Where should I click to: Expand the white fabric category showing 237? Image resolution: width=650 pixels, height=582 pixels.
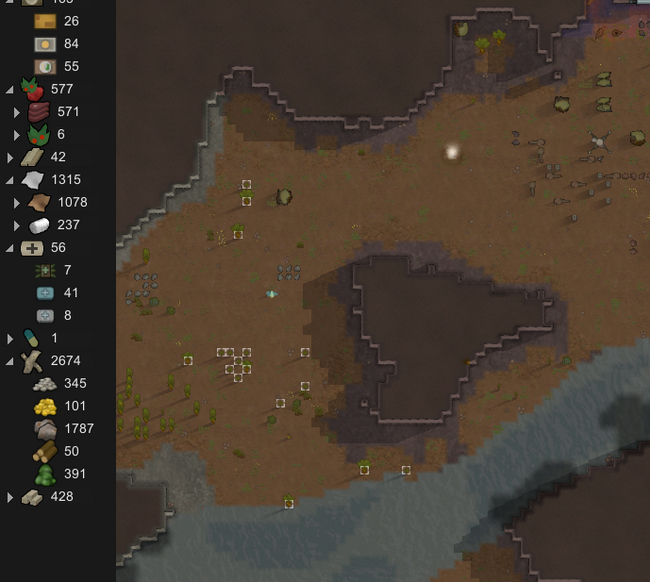pos(17,225)
